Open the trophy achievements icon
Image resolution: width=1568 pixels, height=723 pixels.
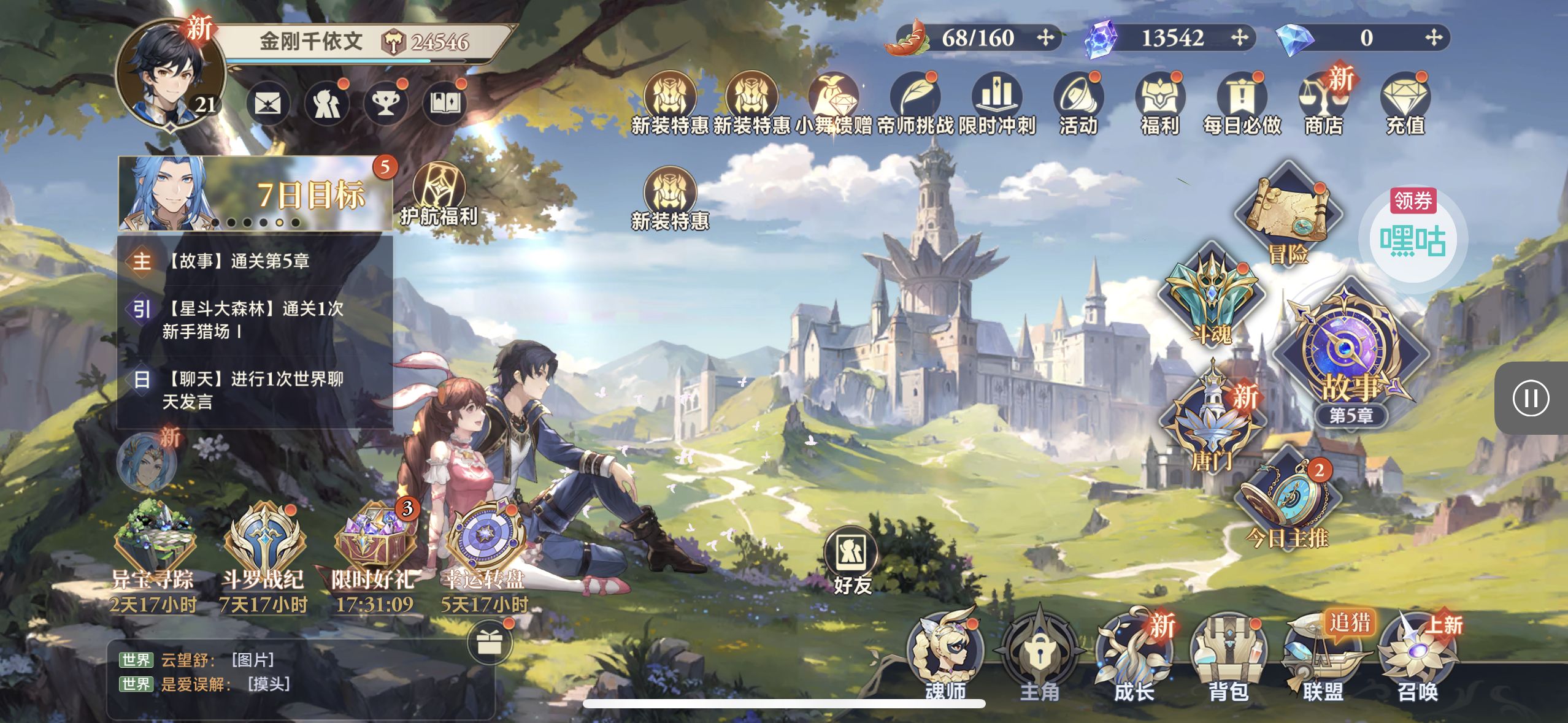(386, 103)
